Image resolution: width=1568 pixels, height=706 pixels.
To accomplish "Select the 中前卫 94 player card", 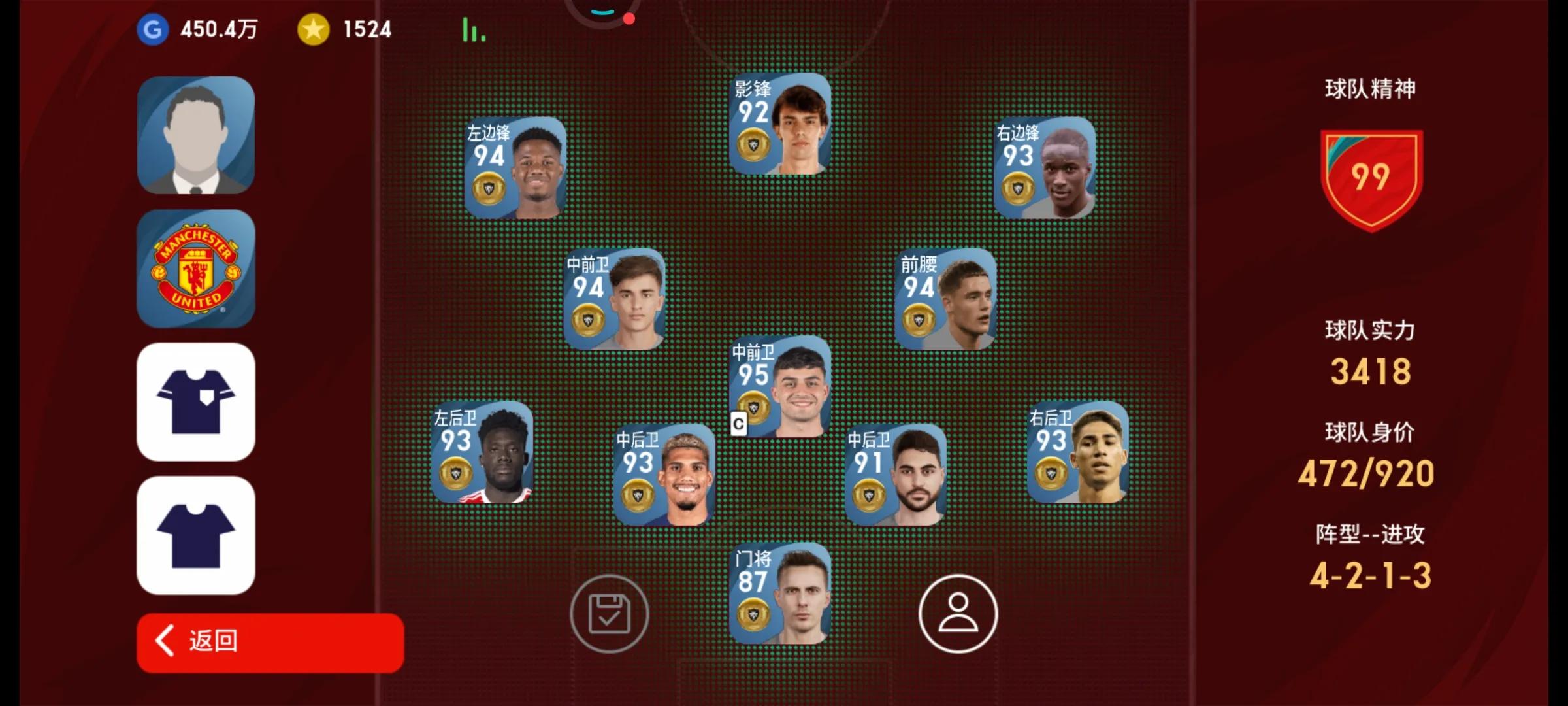I will point(615,299).
